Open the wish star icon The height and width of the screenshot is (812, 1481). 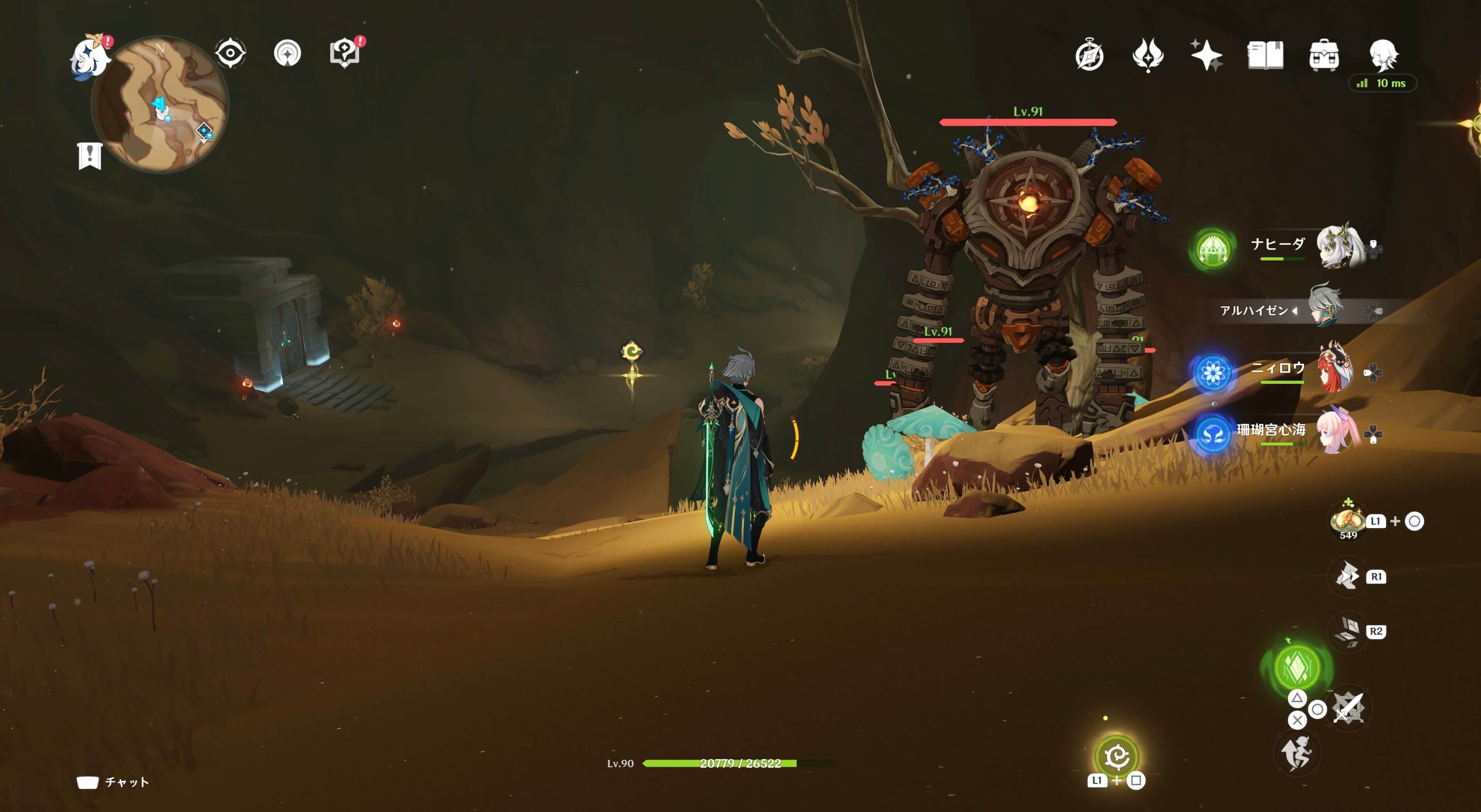click(1206, 56)
